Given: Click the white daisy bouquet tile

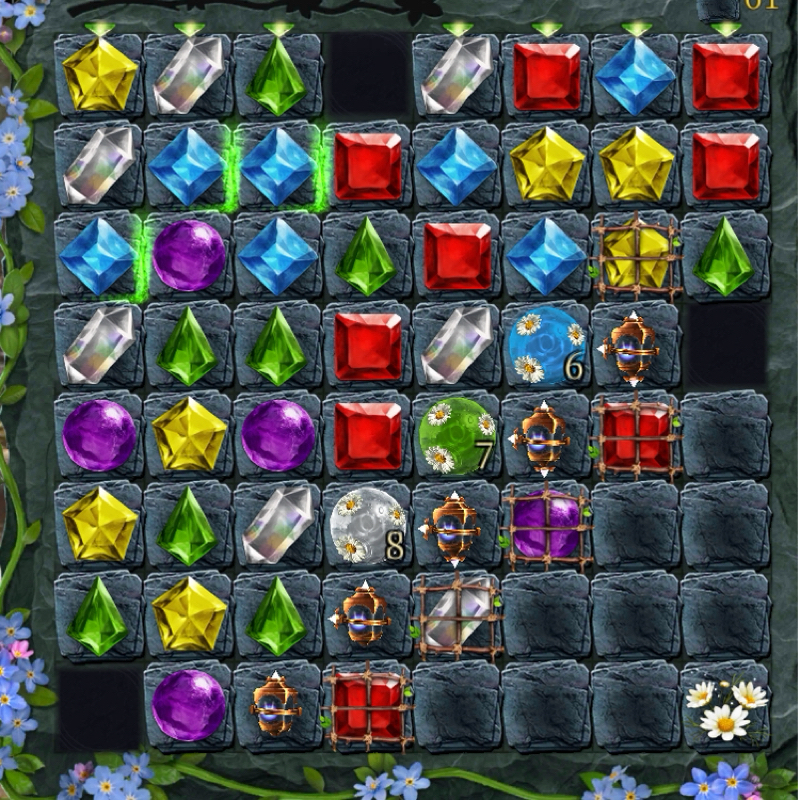Looking at the screenshot, I should click(x=726, y=705).
